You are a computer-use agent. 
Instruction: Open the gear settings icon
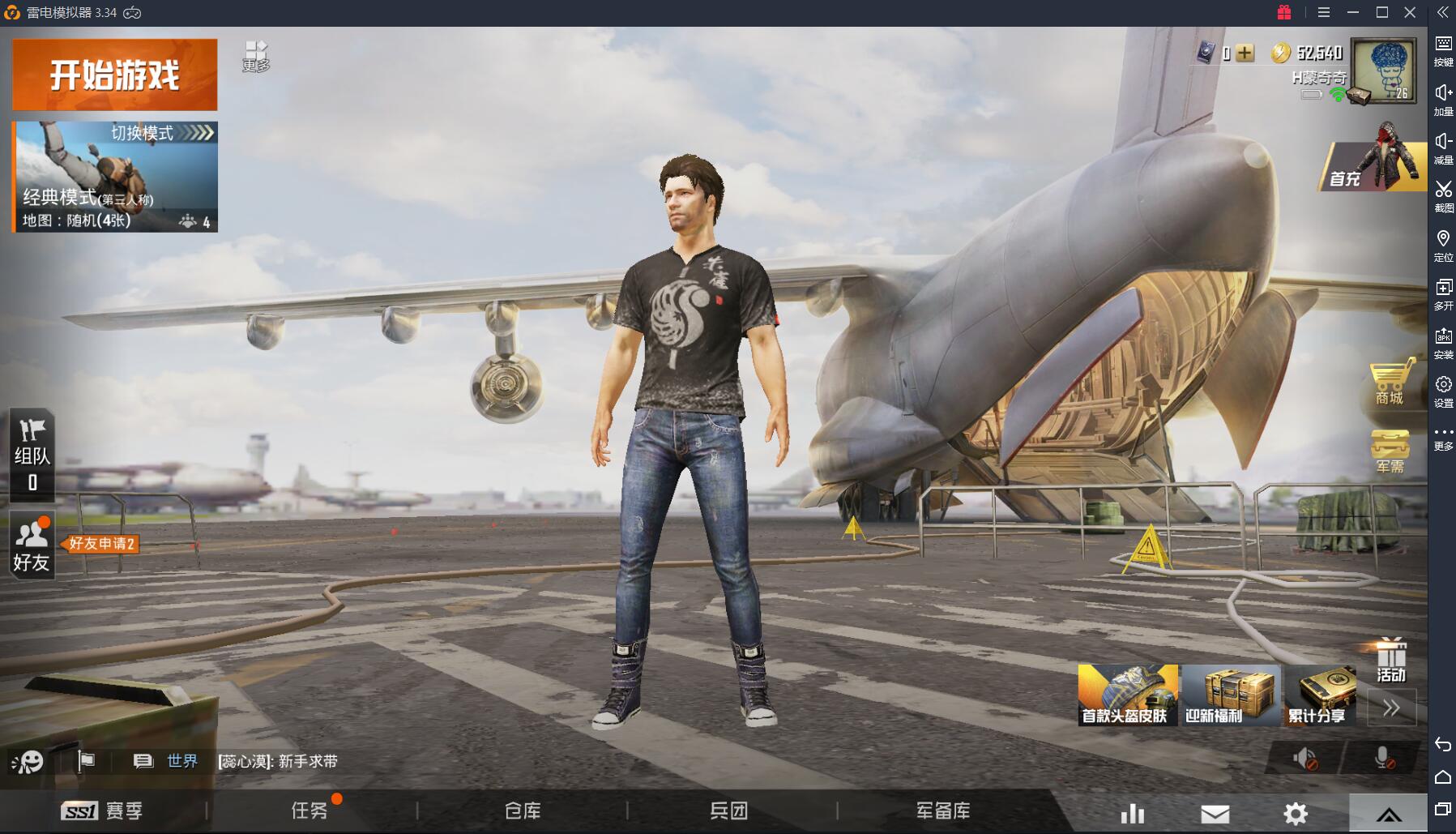coord(1296,814)
